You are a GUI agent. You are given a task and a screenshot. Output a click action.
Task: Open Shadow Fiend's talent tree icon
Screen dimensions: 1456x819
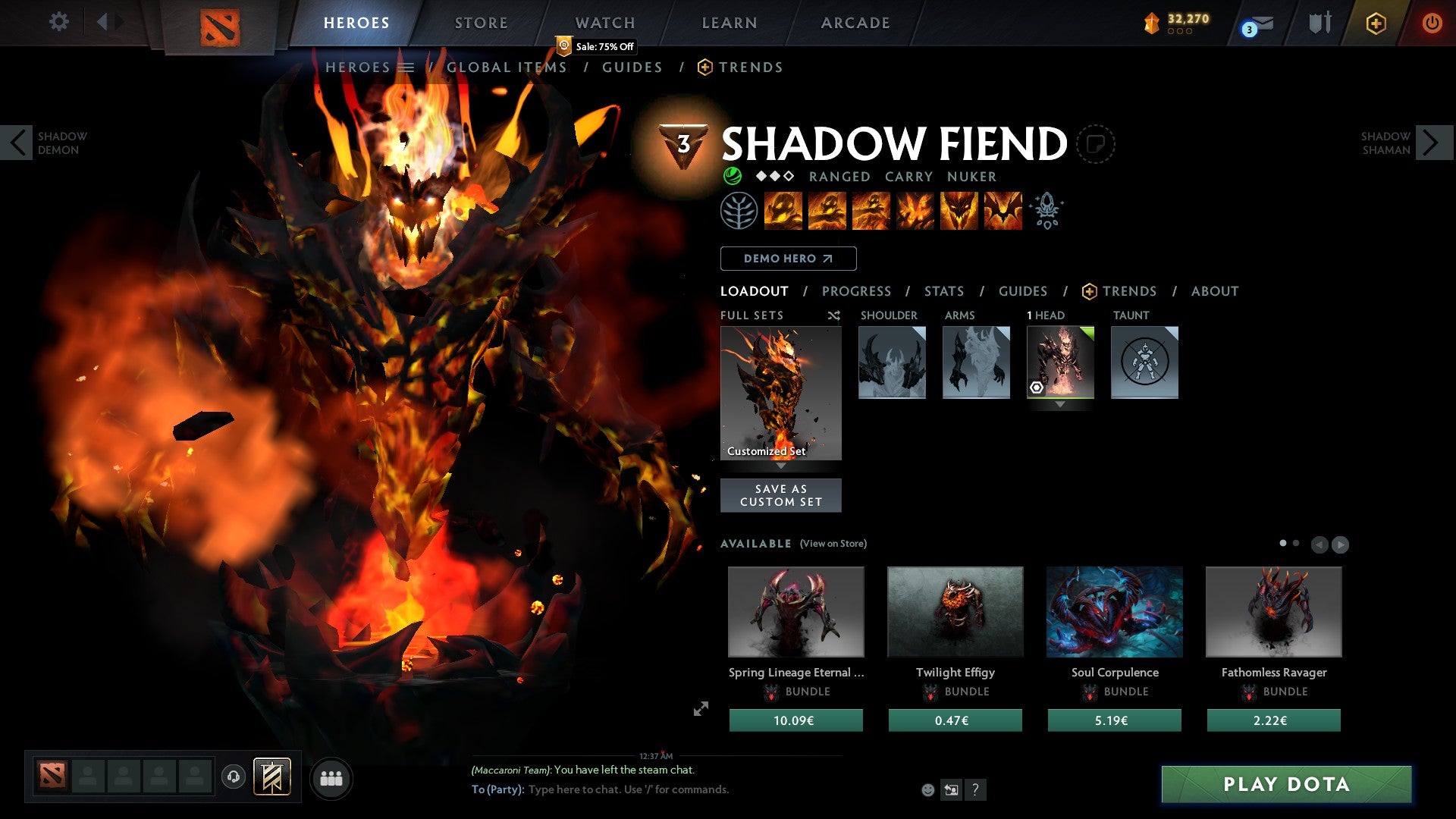pos(739,211)
